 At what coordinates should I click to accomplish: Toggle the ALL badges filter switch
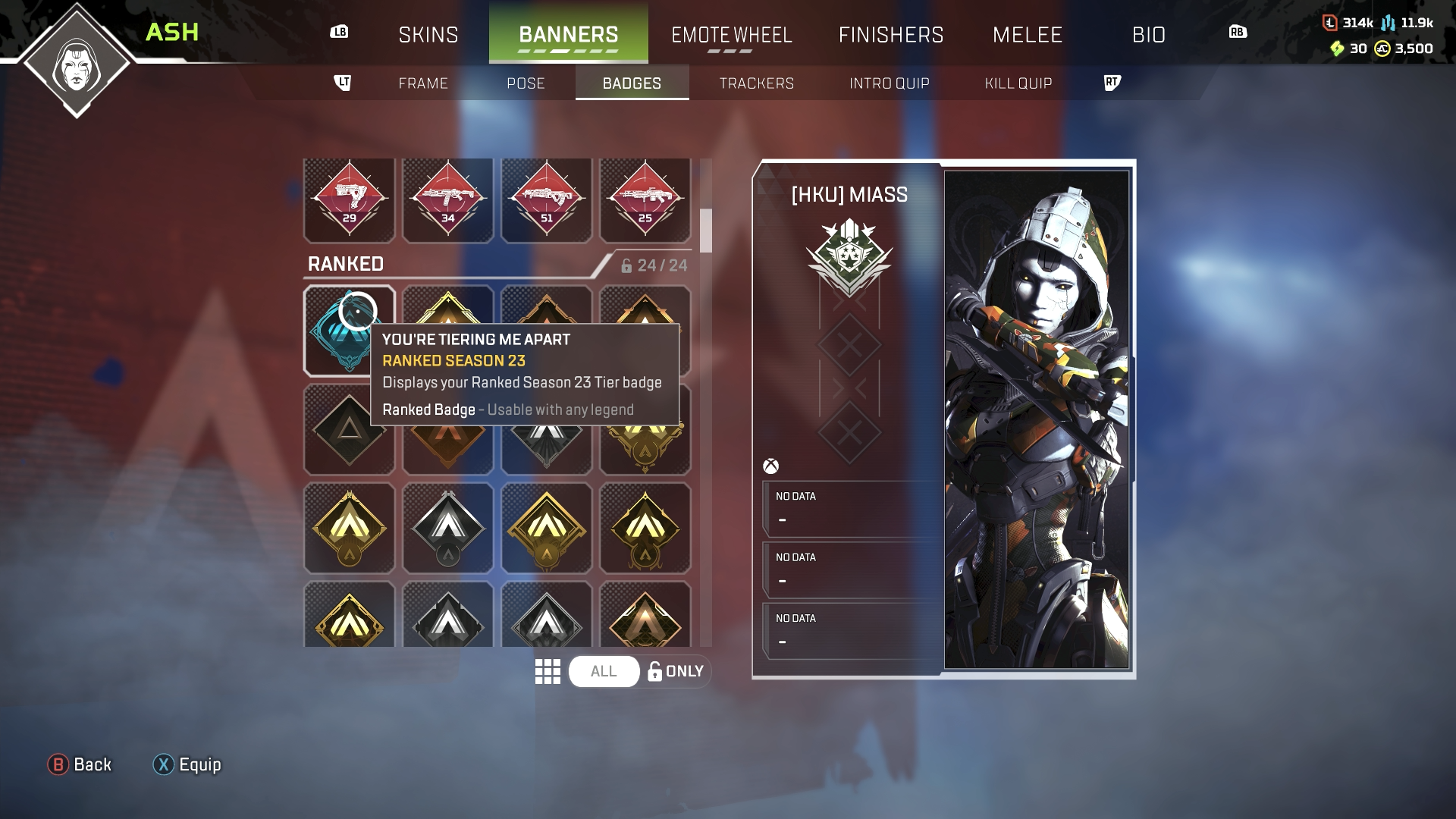tap(604, 671)
